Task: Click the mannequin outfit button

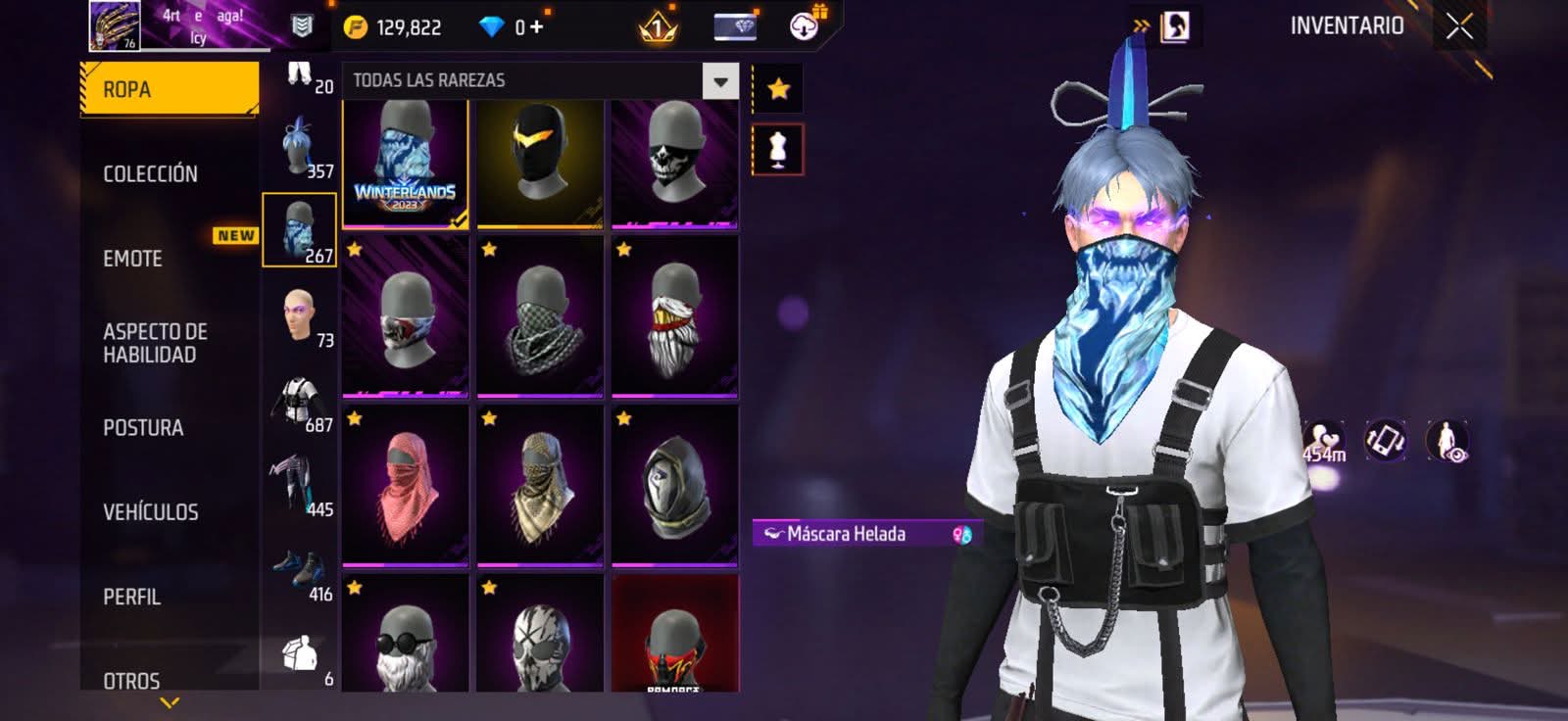Action: pos(778,150)
